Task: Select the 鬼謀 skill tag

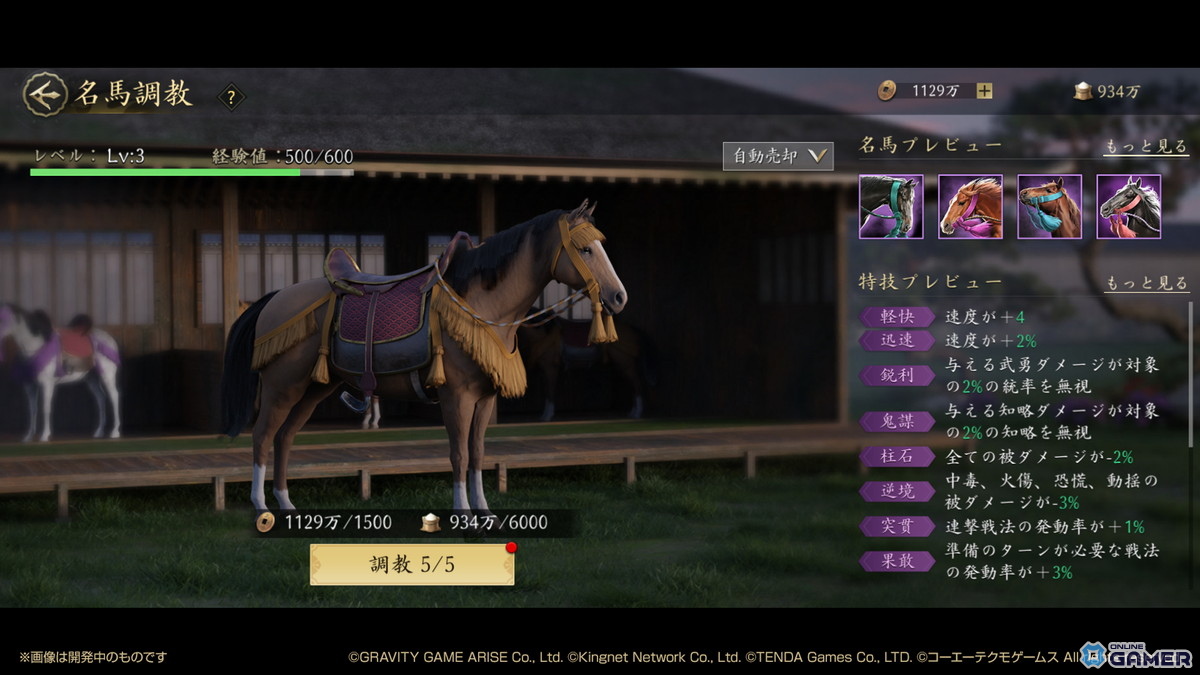Action: click(x=897, y=422)
